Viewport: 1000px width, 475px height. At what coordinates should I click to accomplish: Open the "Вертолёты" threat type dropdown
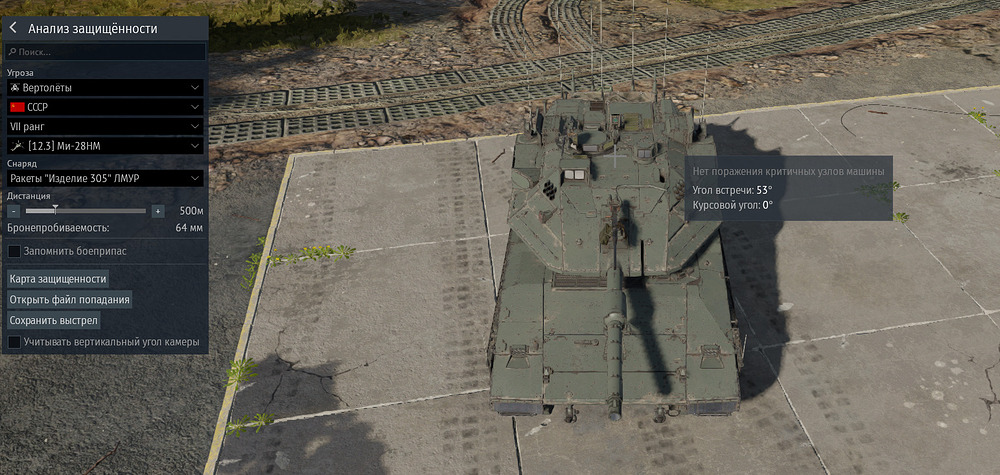click(x=105, y=87)
